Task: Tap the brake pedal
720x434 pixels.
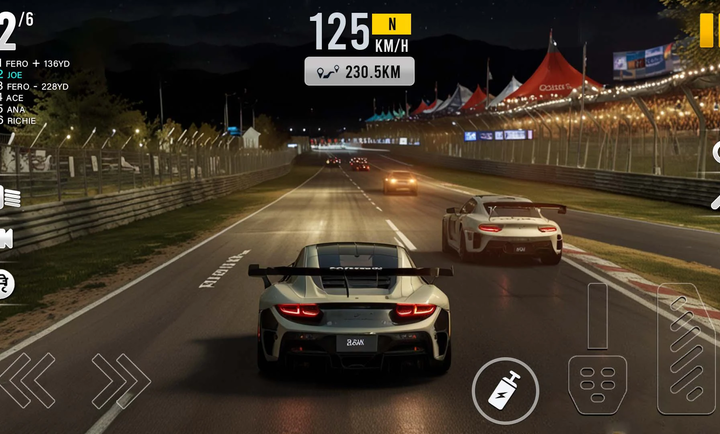Action: tap(597, 383)
